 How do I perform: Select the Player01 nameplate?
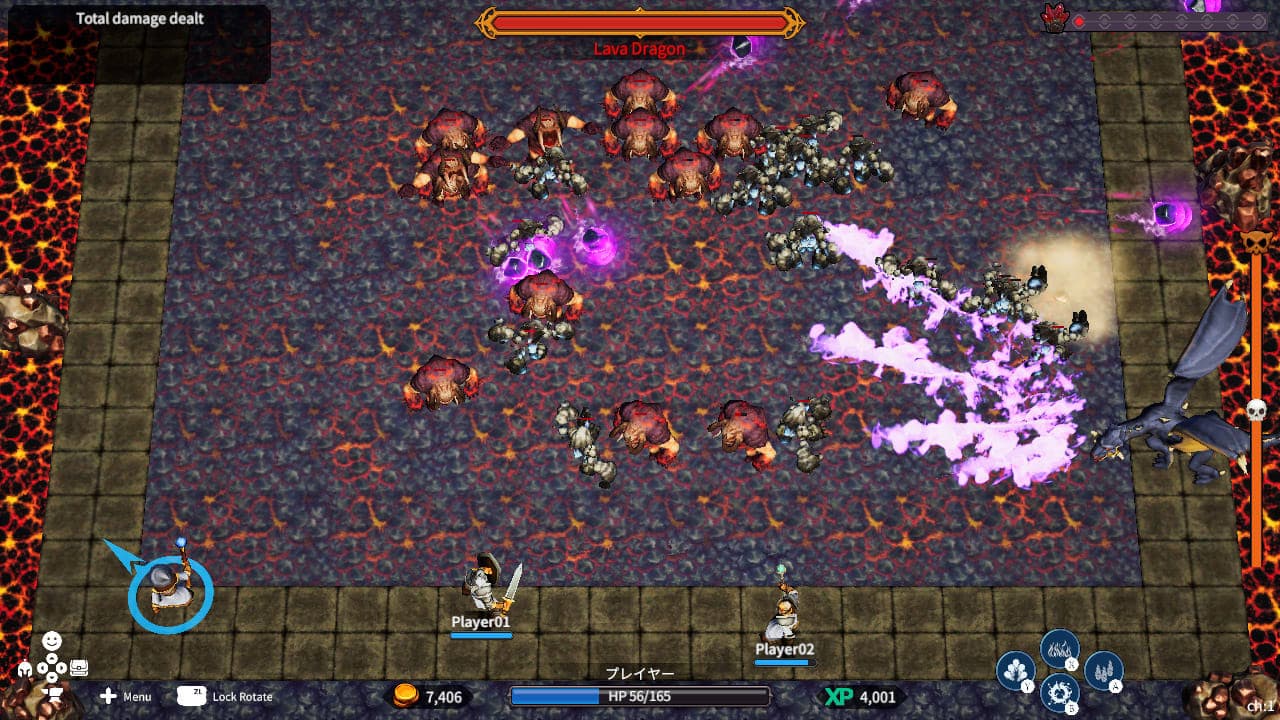482,621
